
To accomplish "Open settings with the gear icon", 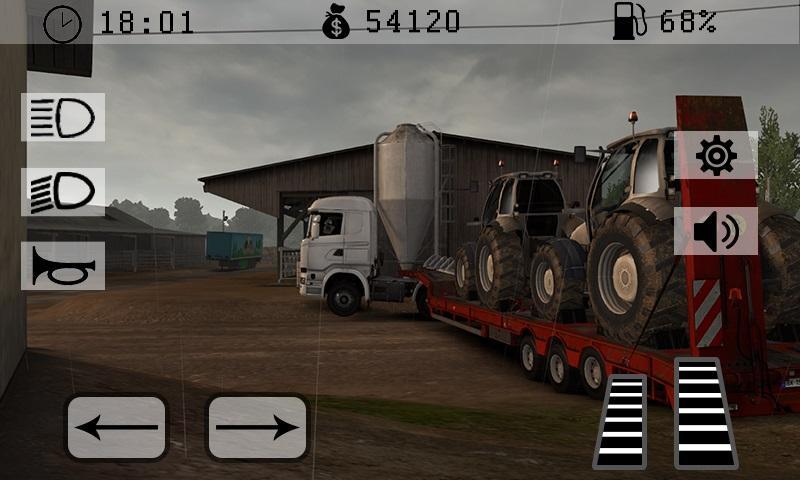I will [x=716, y=156].
